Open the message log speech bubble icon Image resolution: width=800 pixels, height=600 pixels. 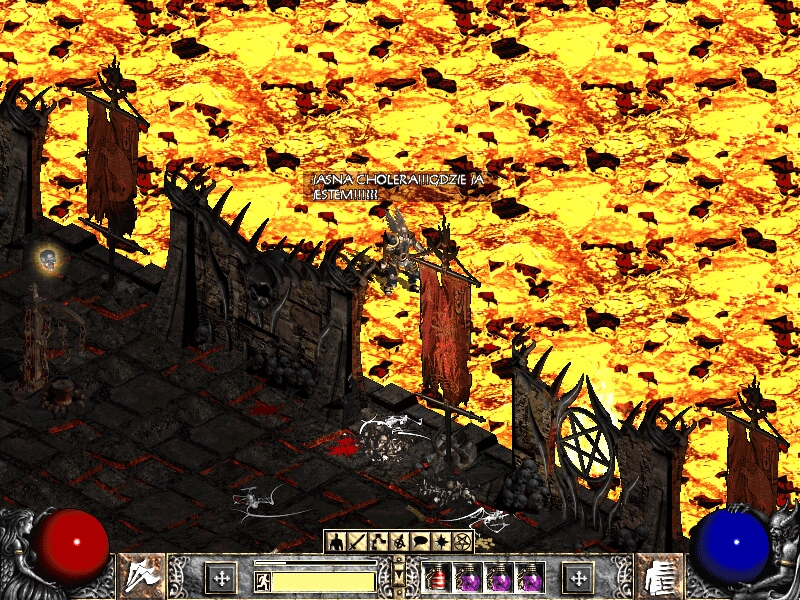420,541
